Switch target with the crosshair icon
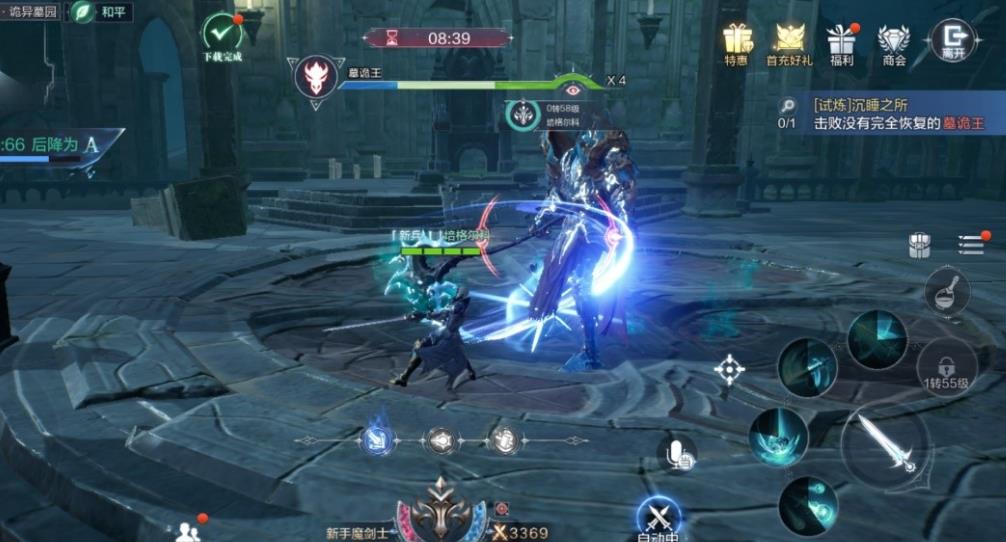Image resolution: width=1006 pixels, height=542 pixels. (729, 370)
